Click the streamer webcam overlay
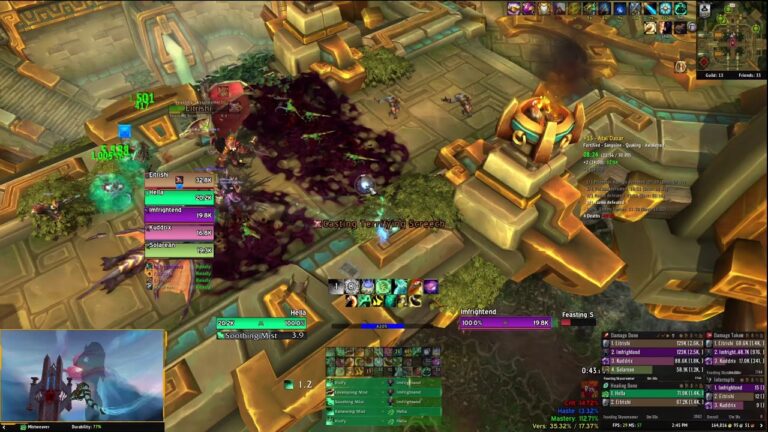The width and height of the screenshot is (768, 432). 82,376
